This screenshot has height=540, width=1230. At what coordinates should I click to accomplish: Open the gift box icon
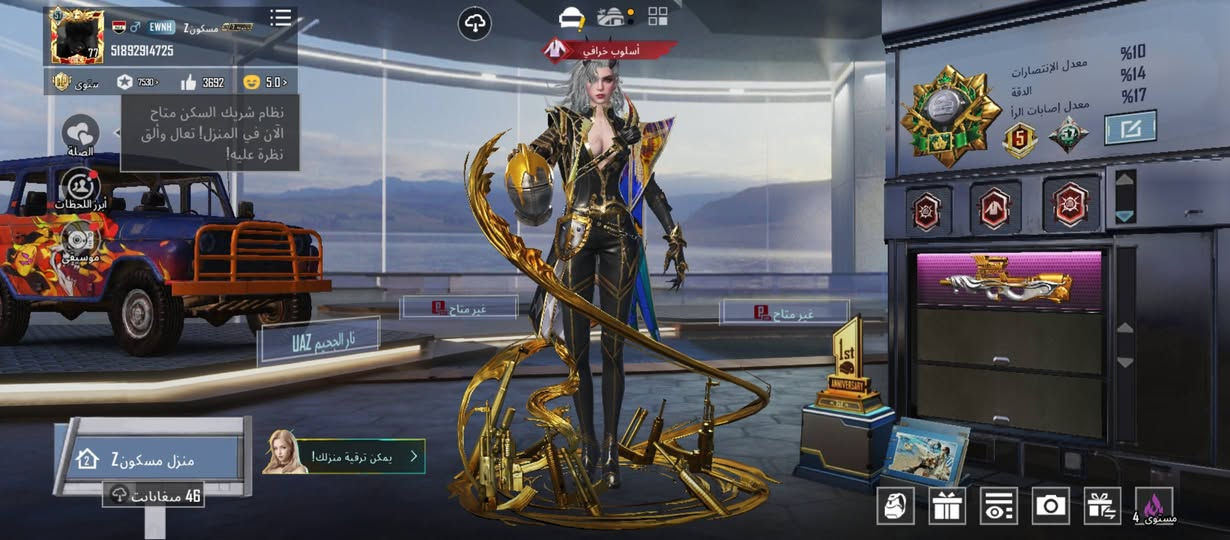pos(947,506)
